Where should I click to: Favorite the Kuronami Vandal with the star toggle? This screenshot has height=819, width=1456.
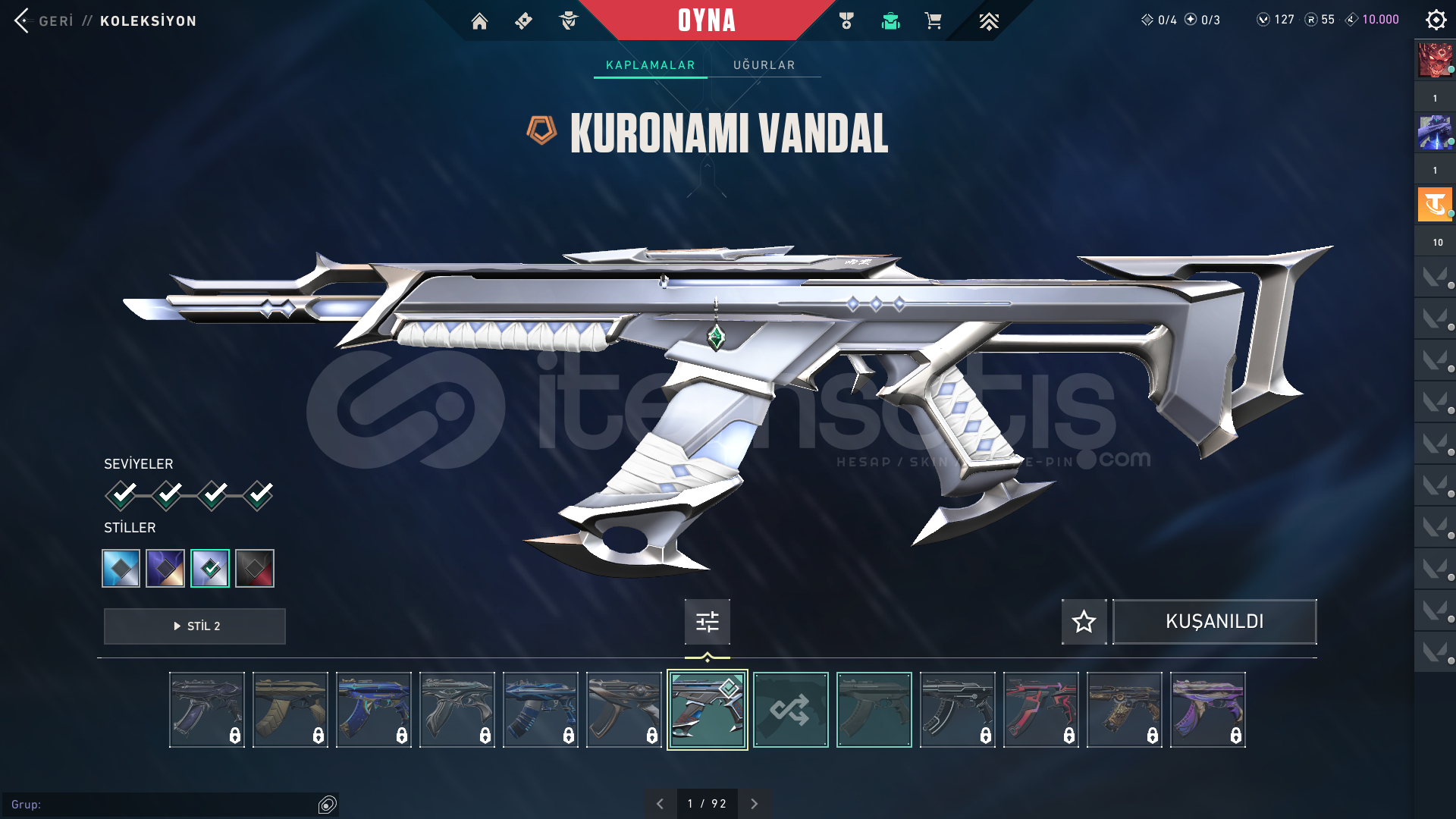tap(1084, 622)
